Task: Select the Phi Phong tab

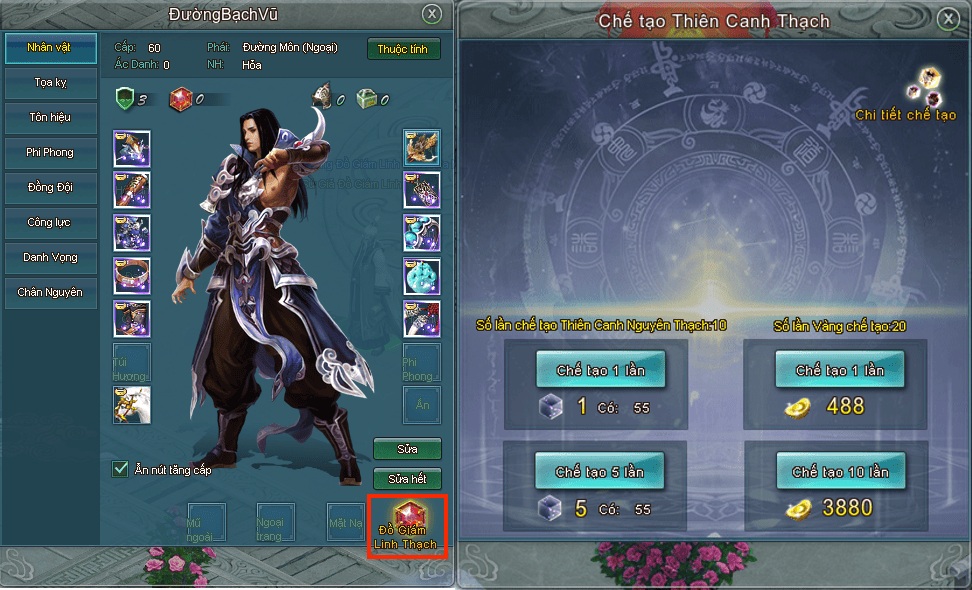Action: pos(49,153)
